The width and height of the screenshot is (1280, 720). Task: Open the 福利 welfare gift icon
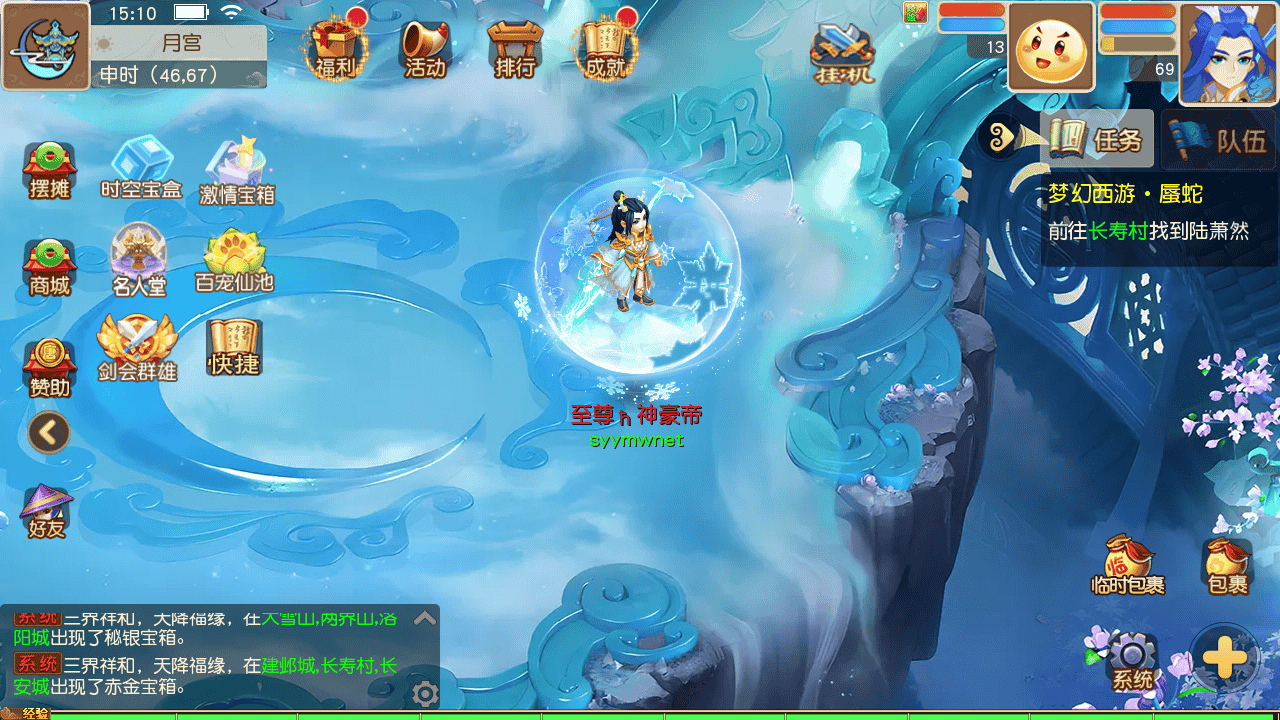(x=335, y=47)
